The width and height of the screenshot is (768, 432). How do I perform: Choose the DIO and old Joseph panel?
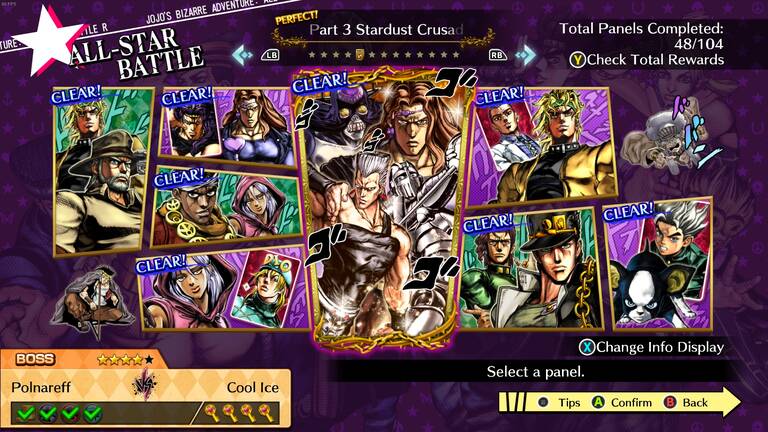click(x=103, y=170)
